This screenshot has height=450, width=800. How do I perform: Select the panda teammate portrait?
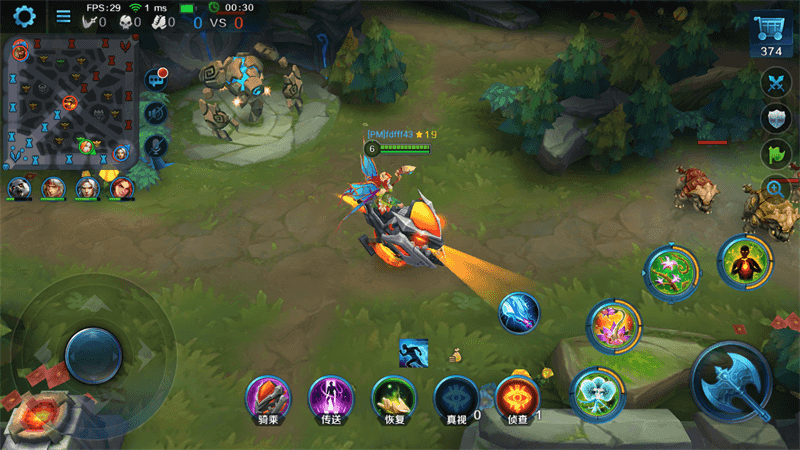tap(19, 187)
